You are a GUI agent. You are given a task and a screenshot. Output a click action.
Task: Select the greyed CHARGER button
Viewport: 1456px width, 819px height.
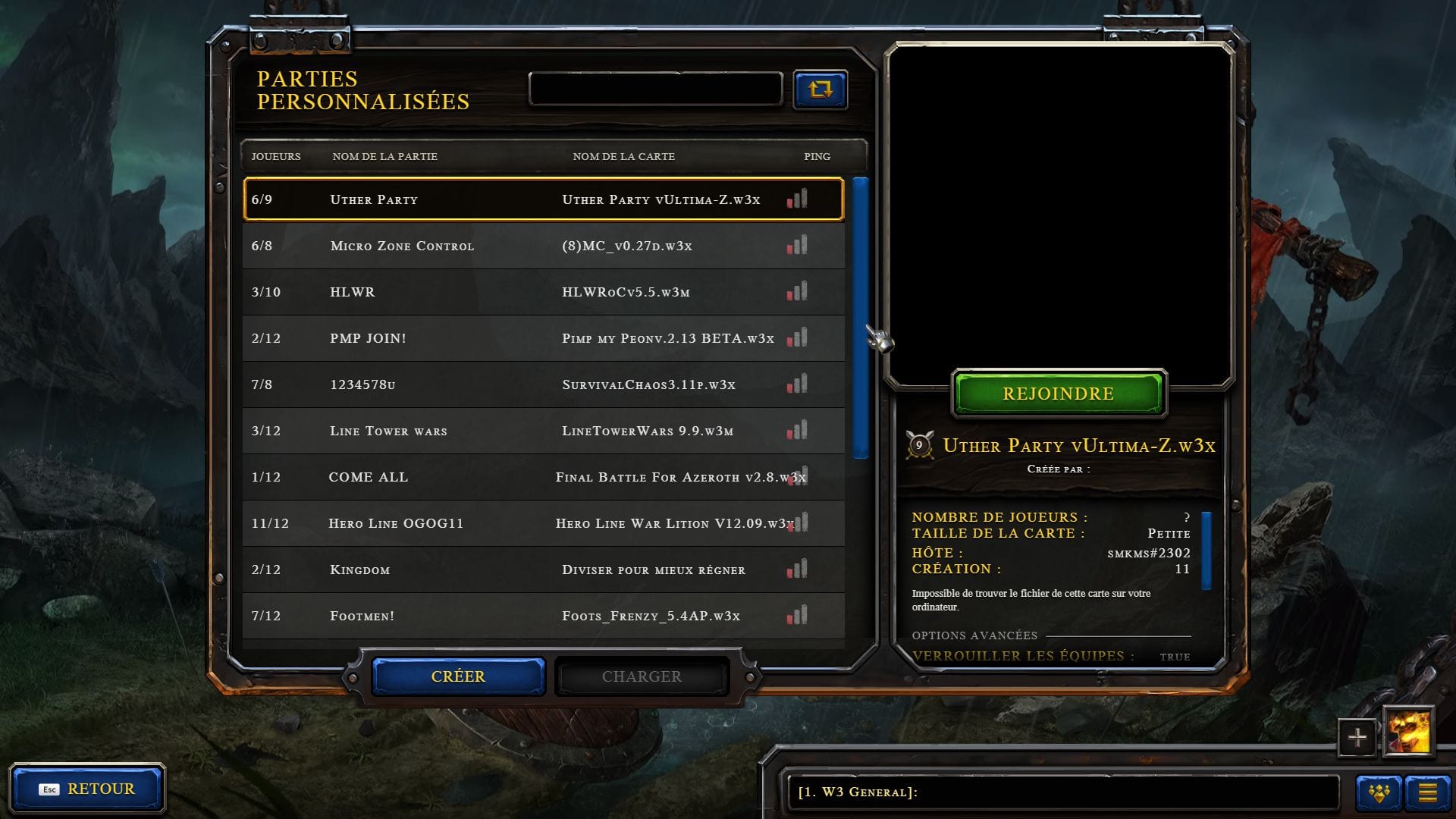click(642, 676)
